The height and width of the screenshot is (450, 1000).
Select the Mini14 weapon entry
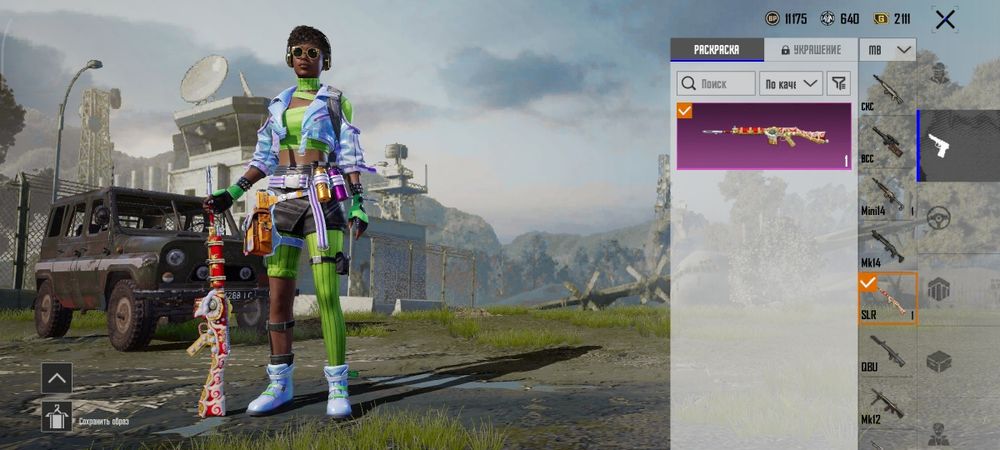pos(886,195)
